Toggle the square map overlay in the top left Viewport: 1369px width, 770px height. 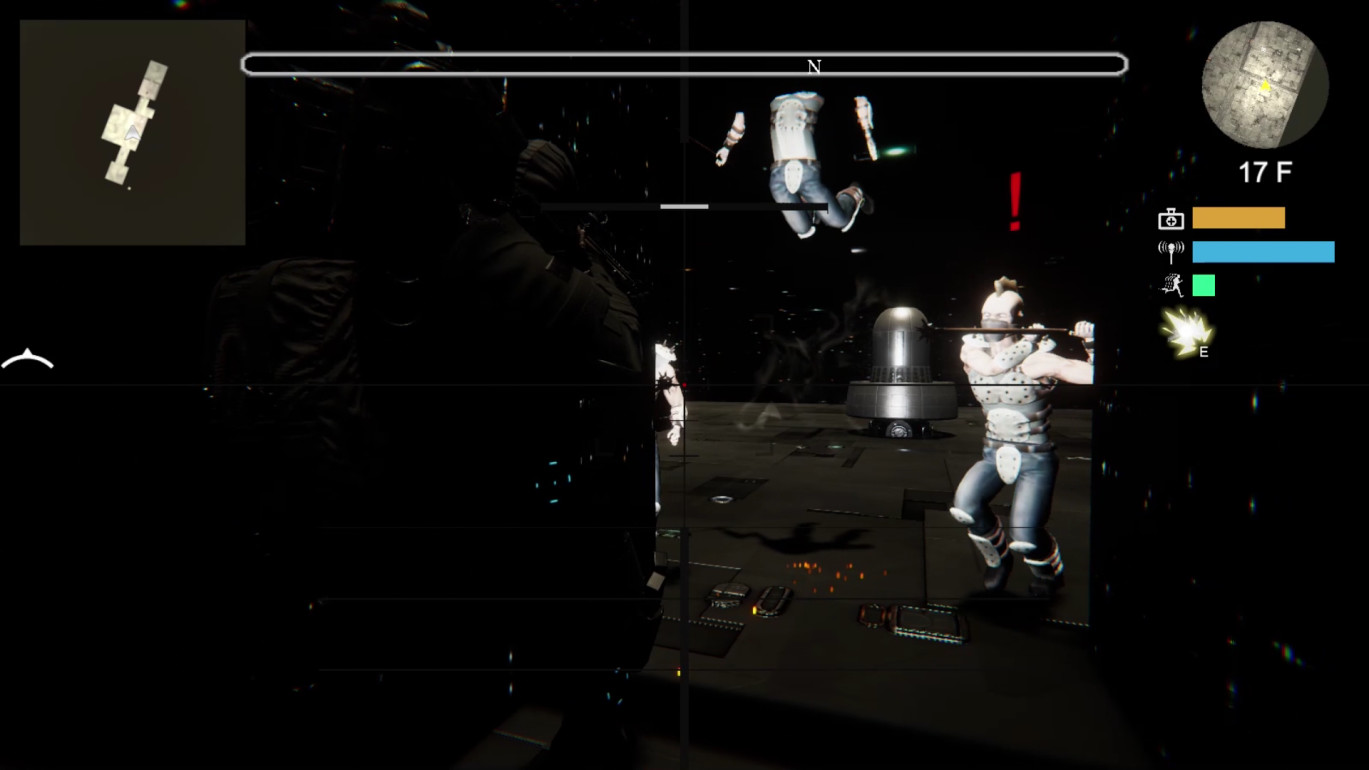pyautogui.click(x=131, y=133)
